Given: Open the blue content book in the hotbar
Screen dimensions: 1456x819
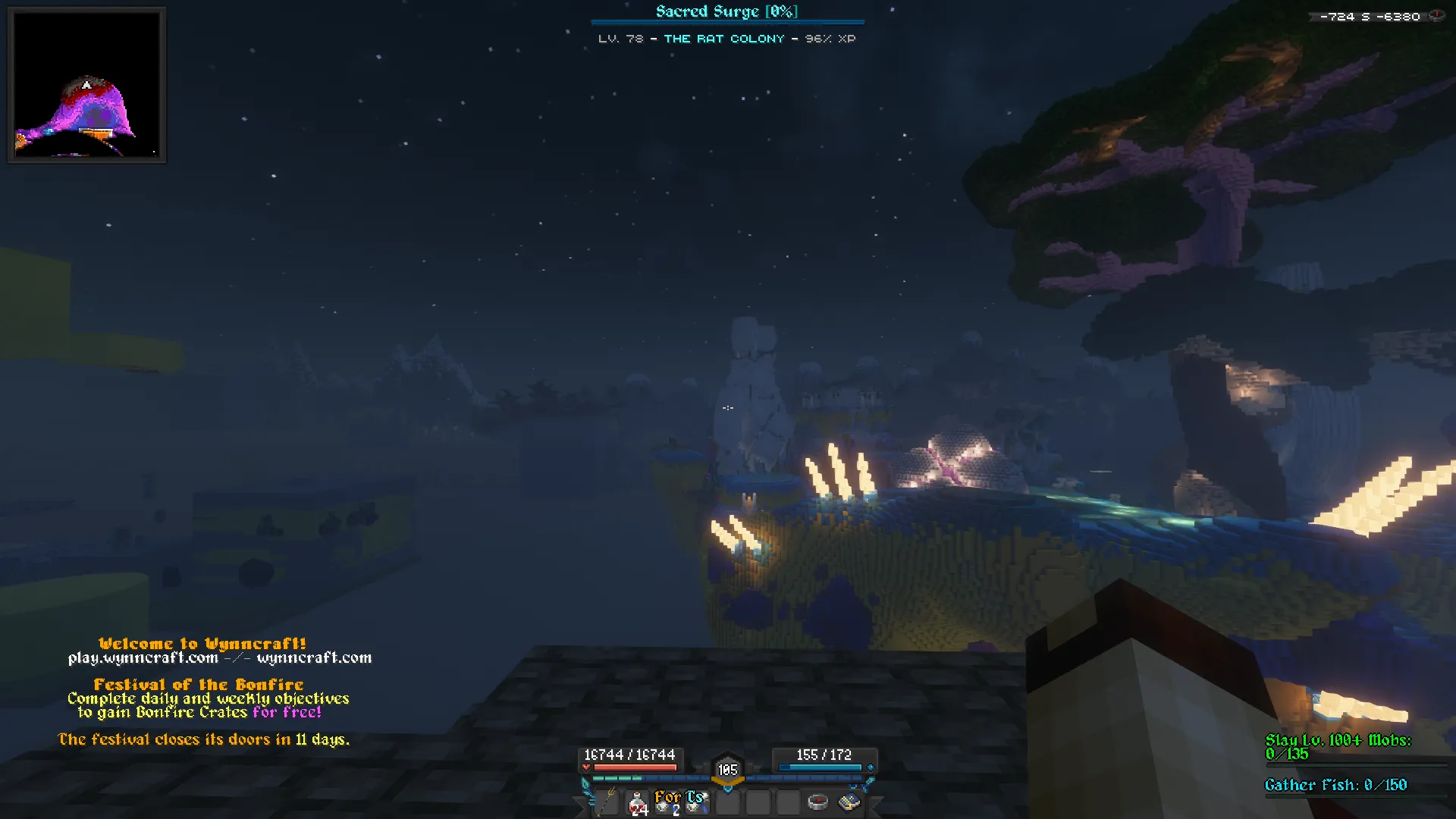Looking at the screenshot, I should coord(847,802).
